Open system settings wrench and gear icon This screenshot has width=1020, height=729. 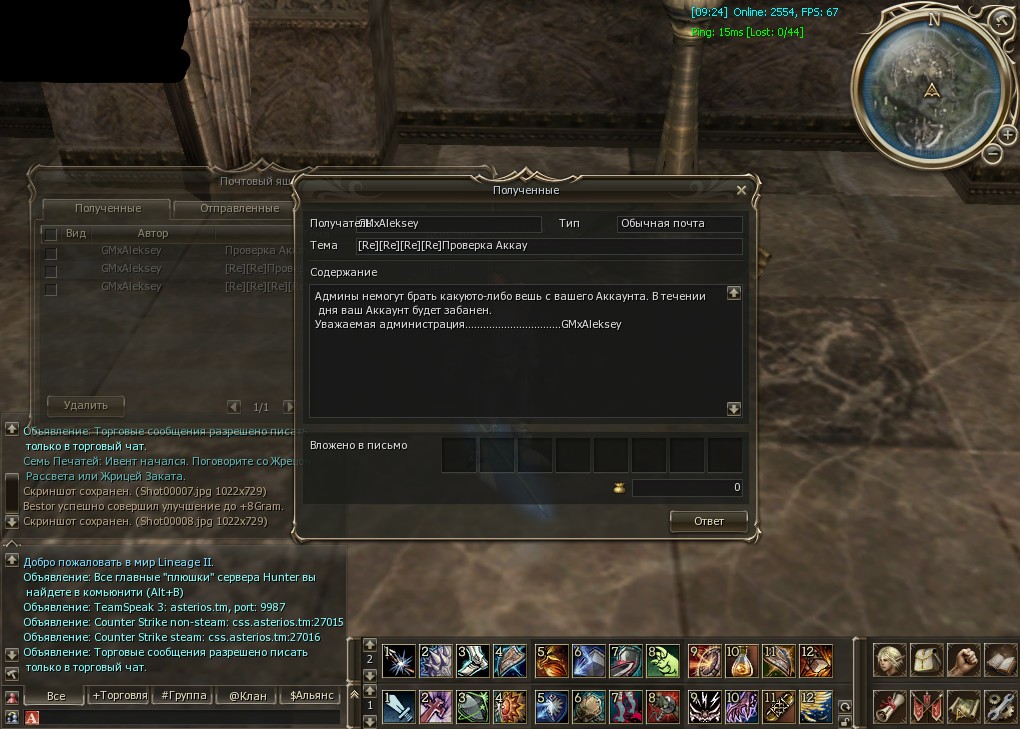coord(1000,706)
